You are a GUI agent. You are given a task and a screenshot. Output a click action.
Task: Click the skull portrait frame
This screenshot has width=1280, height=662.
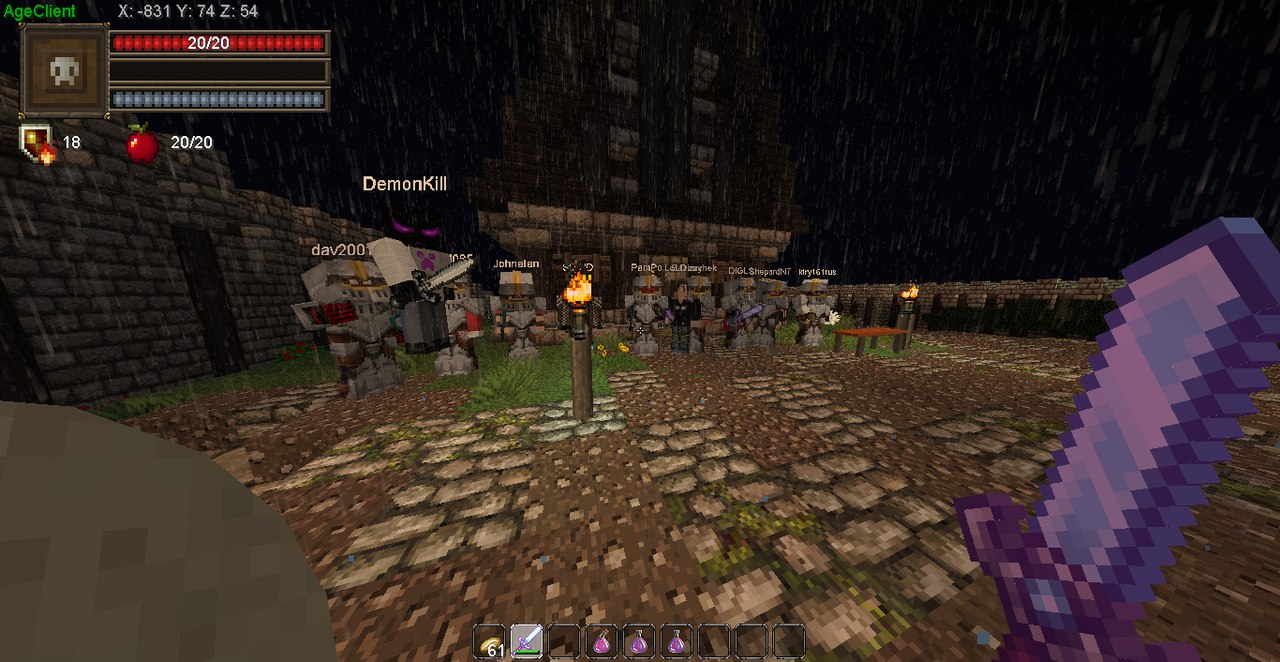64,71
